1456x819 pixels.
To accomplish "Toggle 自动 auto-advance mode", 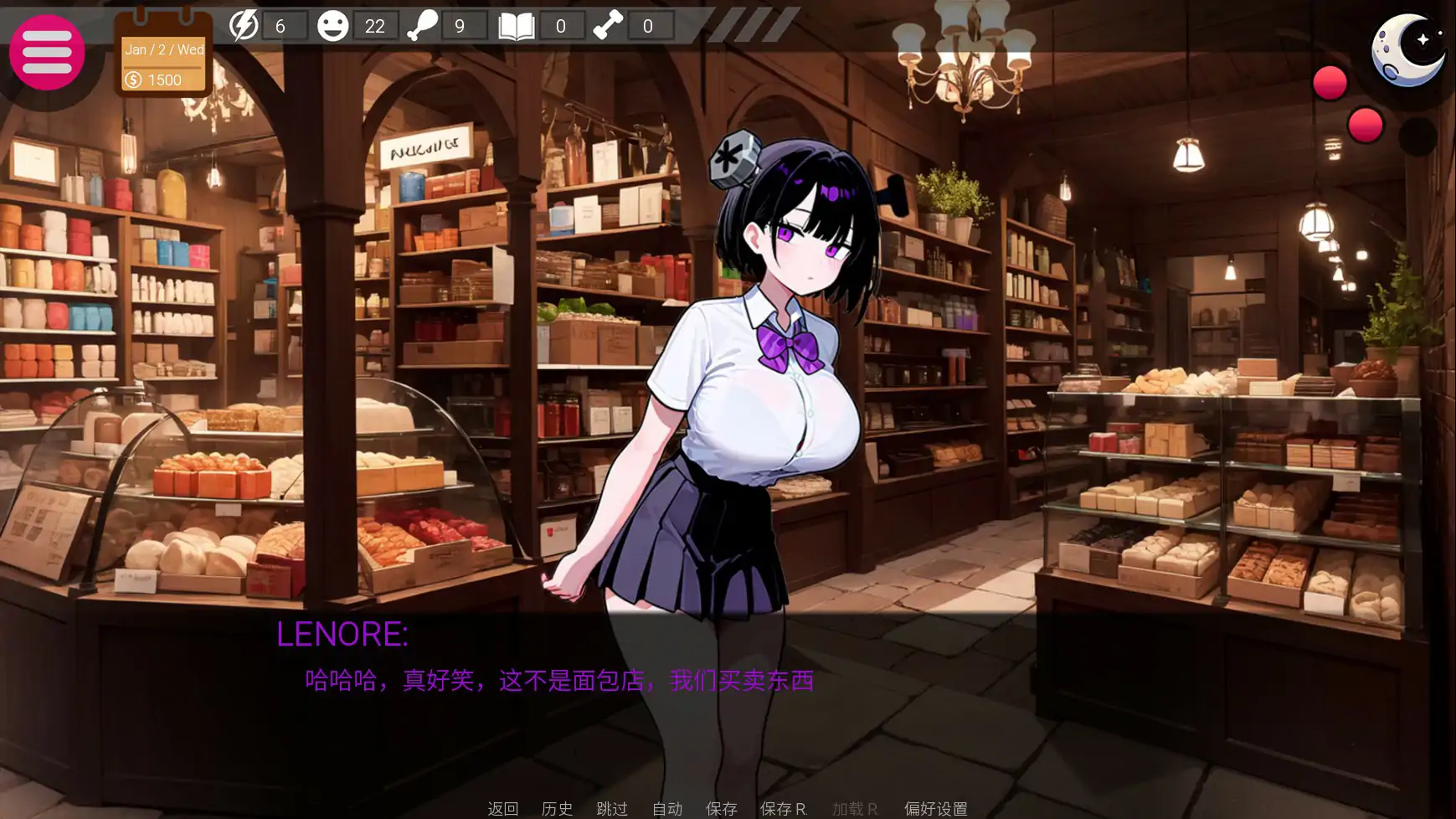I will pyautogui.click(x=667, y=808).
